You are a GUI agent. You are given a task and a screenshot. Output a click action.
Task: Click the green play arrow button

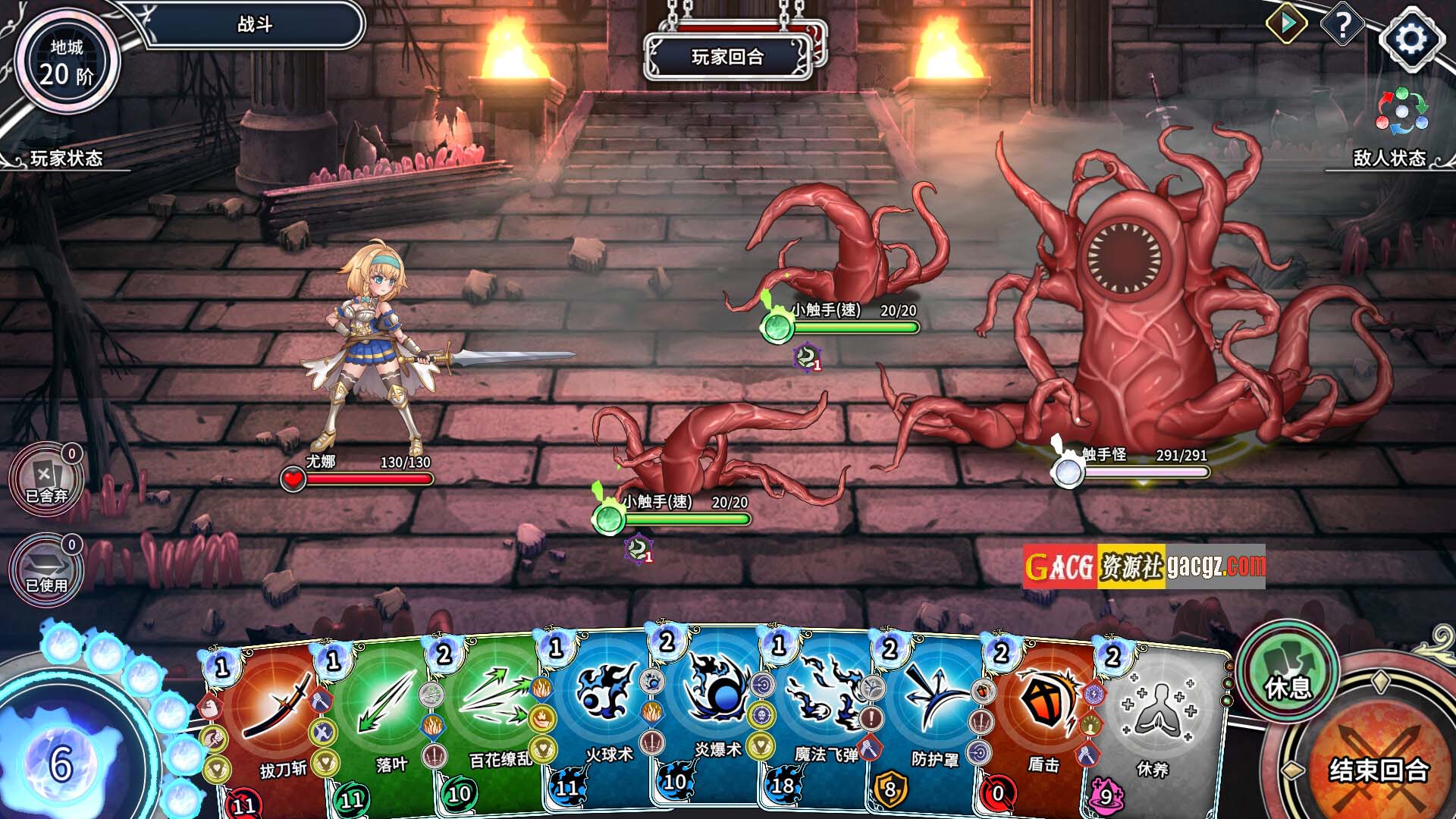(1287, 24)
